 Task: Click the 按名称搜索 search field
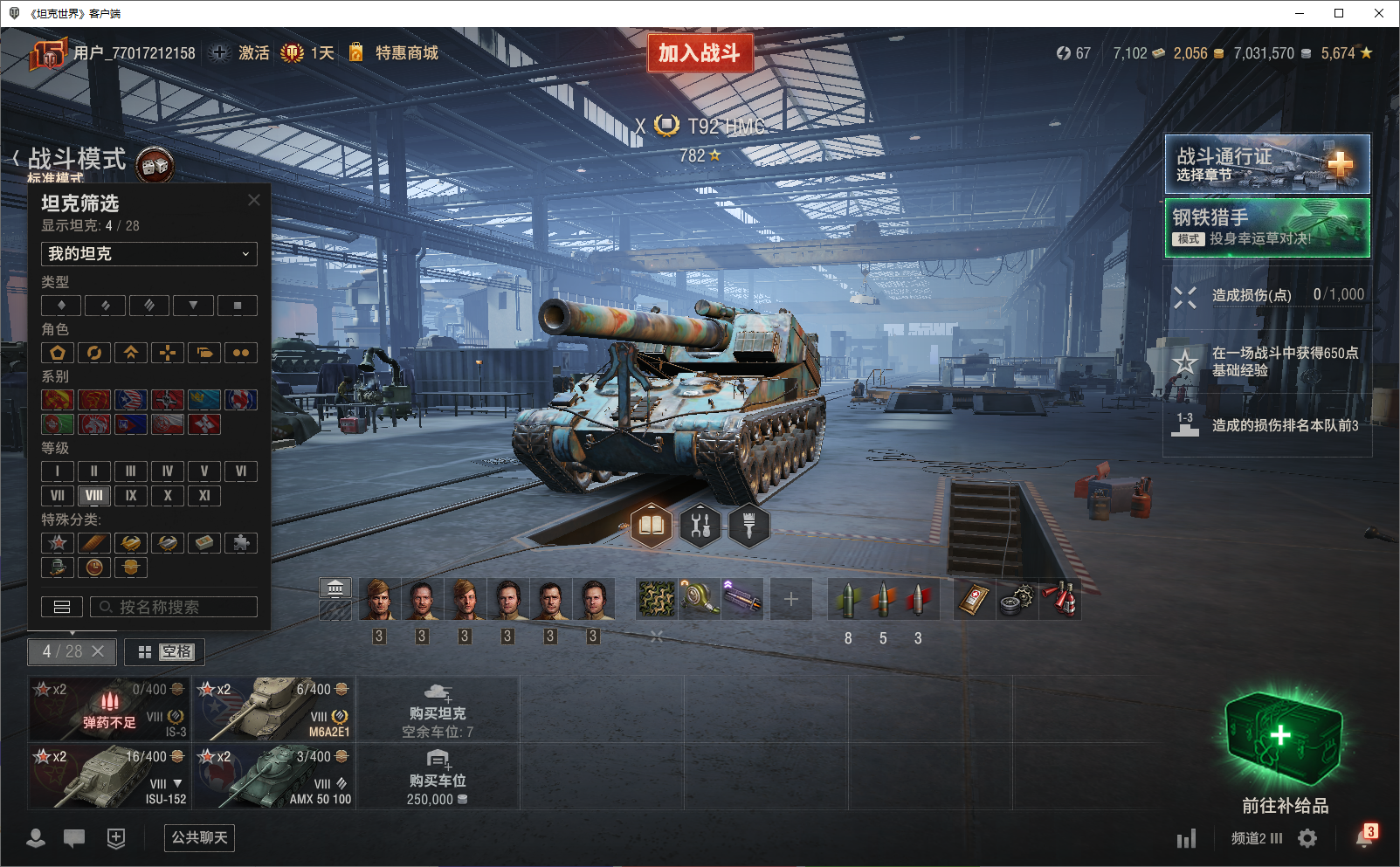174,607
